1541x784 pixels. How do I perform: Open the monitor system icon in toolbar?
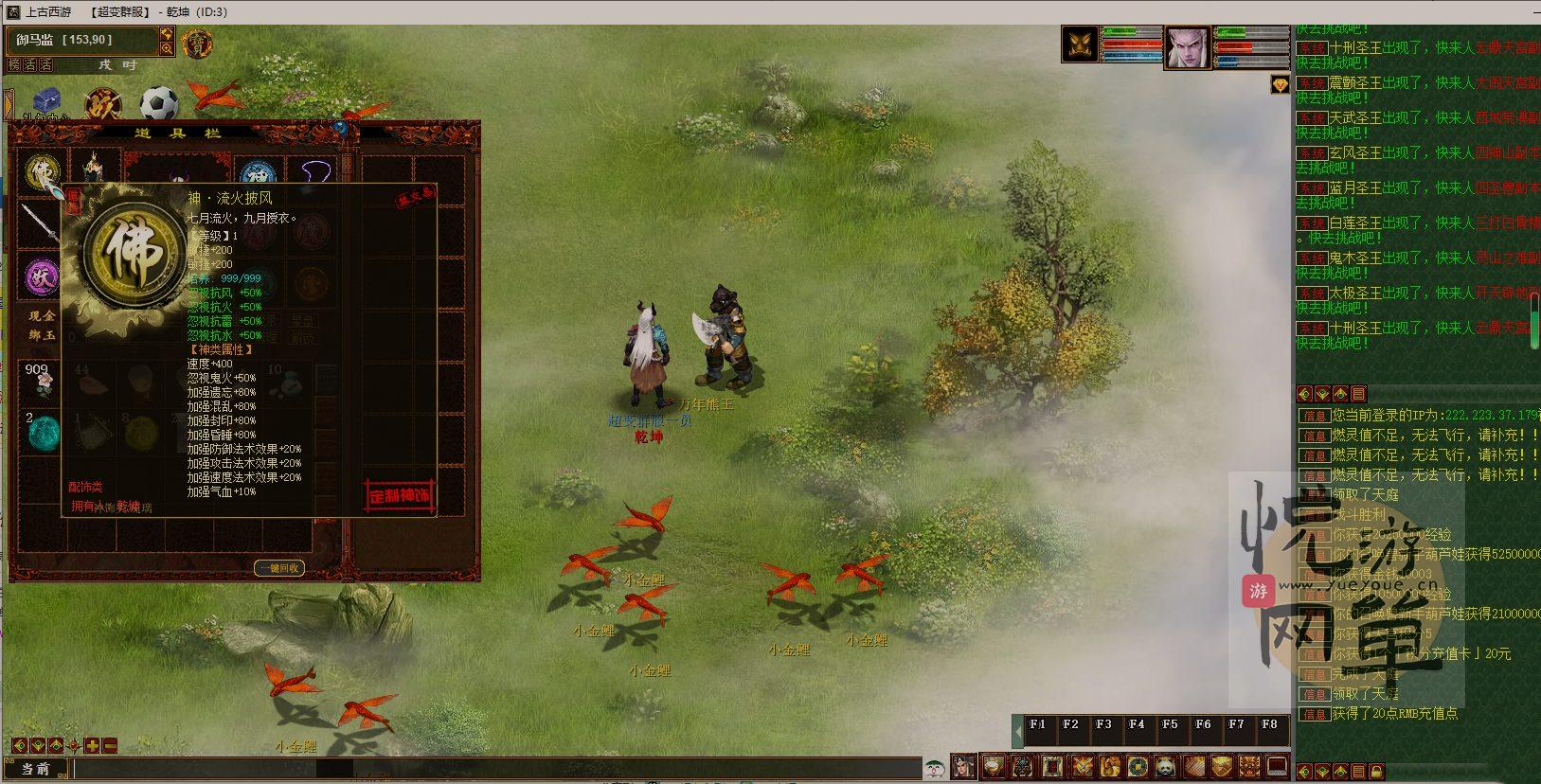coord(1278,765)
